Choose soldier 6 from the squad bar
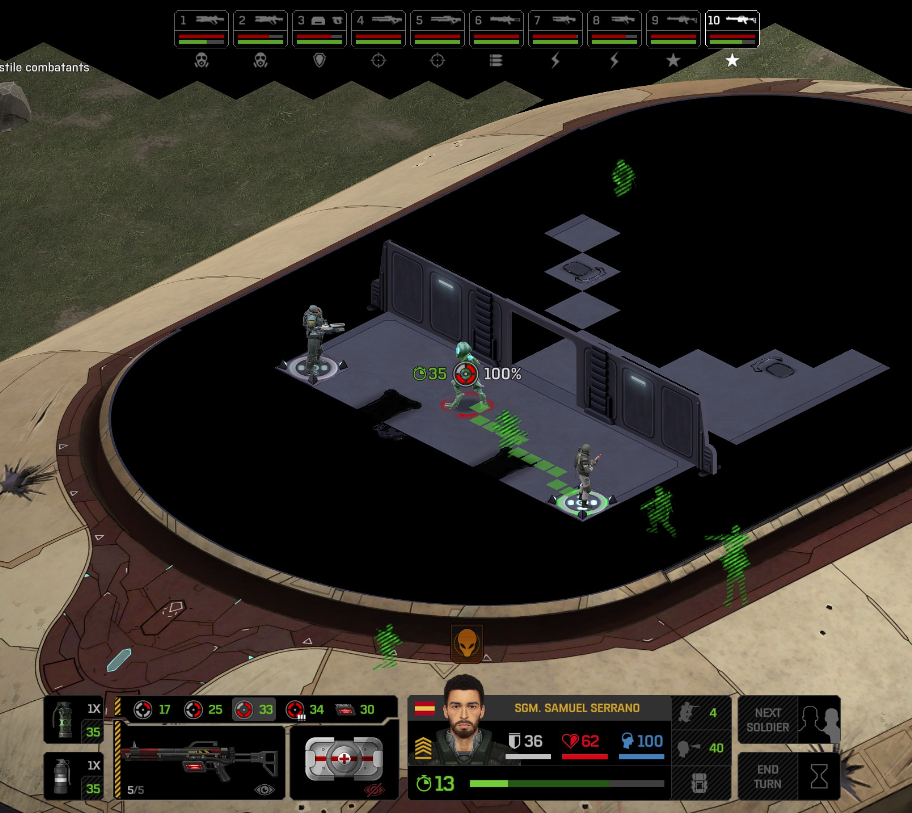This screenshot has height=813, width=912. click(497, 29)
